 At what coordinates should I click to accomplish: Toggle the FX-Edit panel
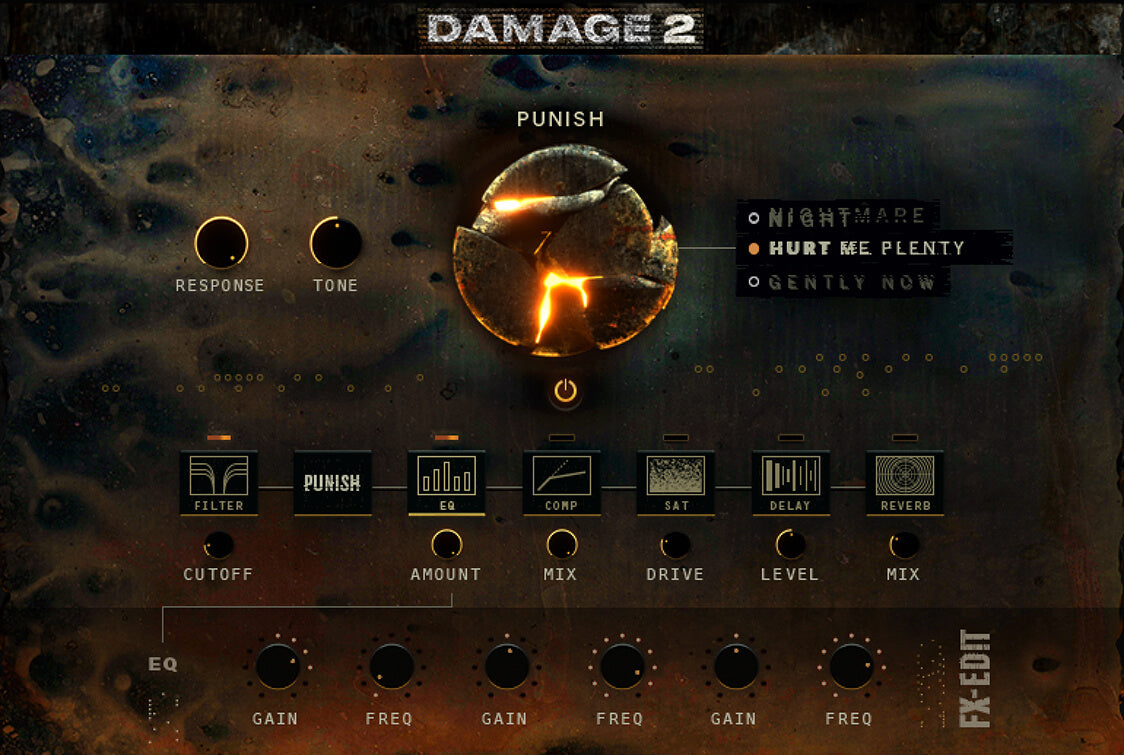coord(974,678)
